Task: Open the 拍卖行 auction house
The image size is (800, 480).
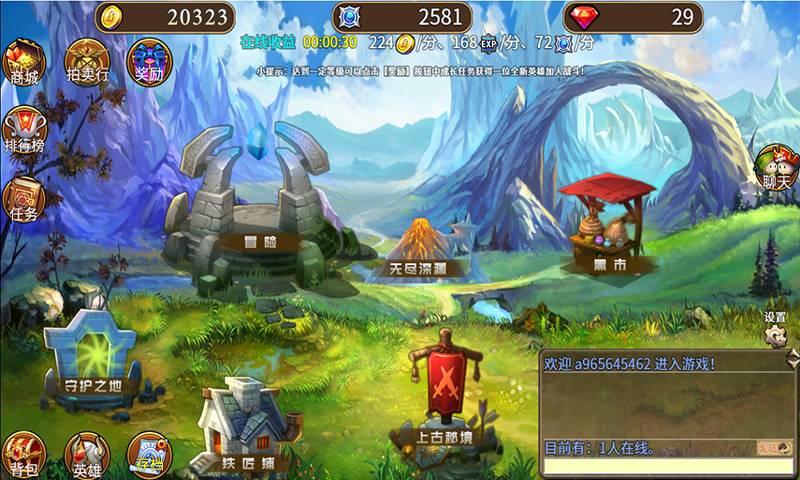Action: 87,62
